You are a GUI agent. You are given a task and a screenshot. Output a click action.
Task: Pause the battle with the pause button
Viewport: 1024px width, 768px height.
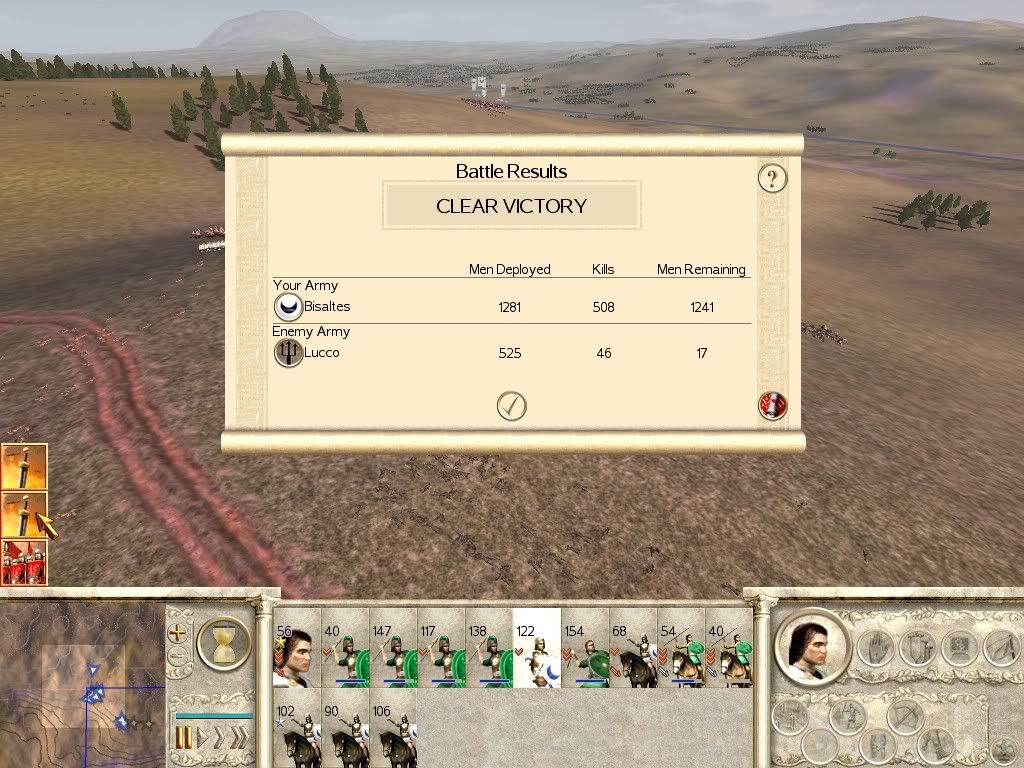tap(184, 739)
